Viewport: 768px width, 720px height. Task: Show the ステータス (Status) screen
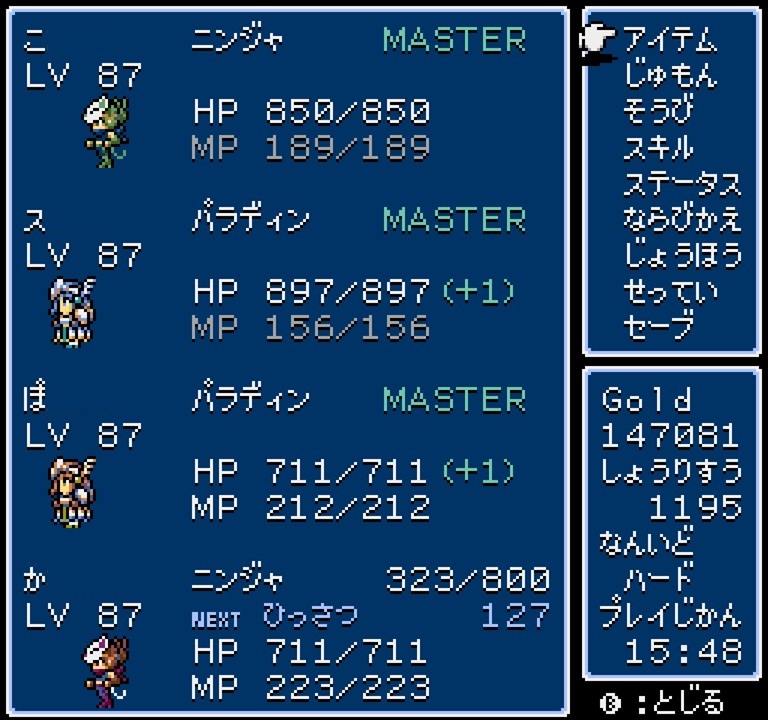(681, 184)
